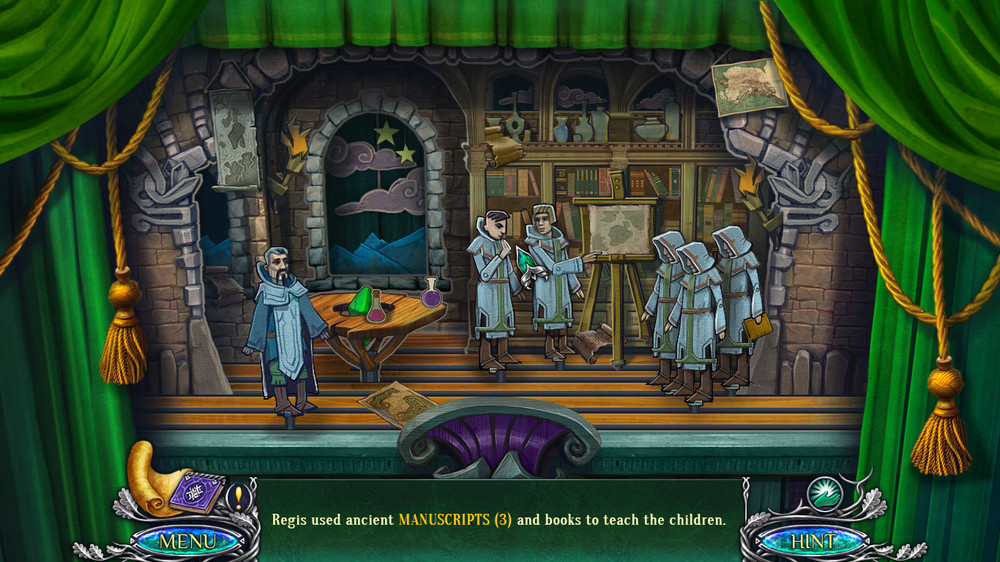
Task: Open the MENU button
Action: [187, 541]
